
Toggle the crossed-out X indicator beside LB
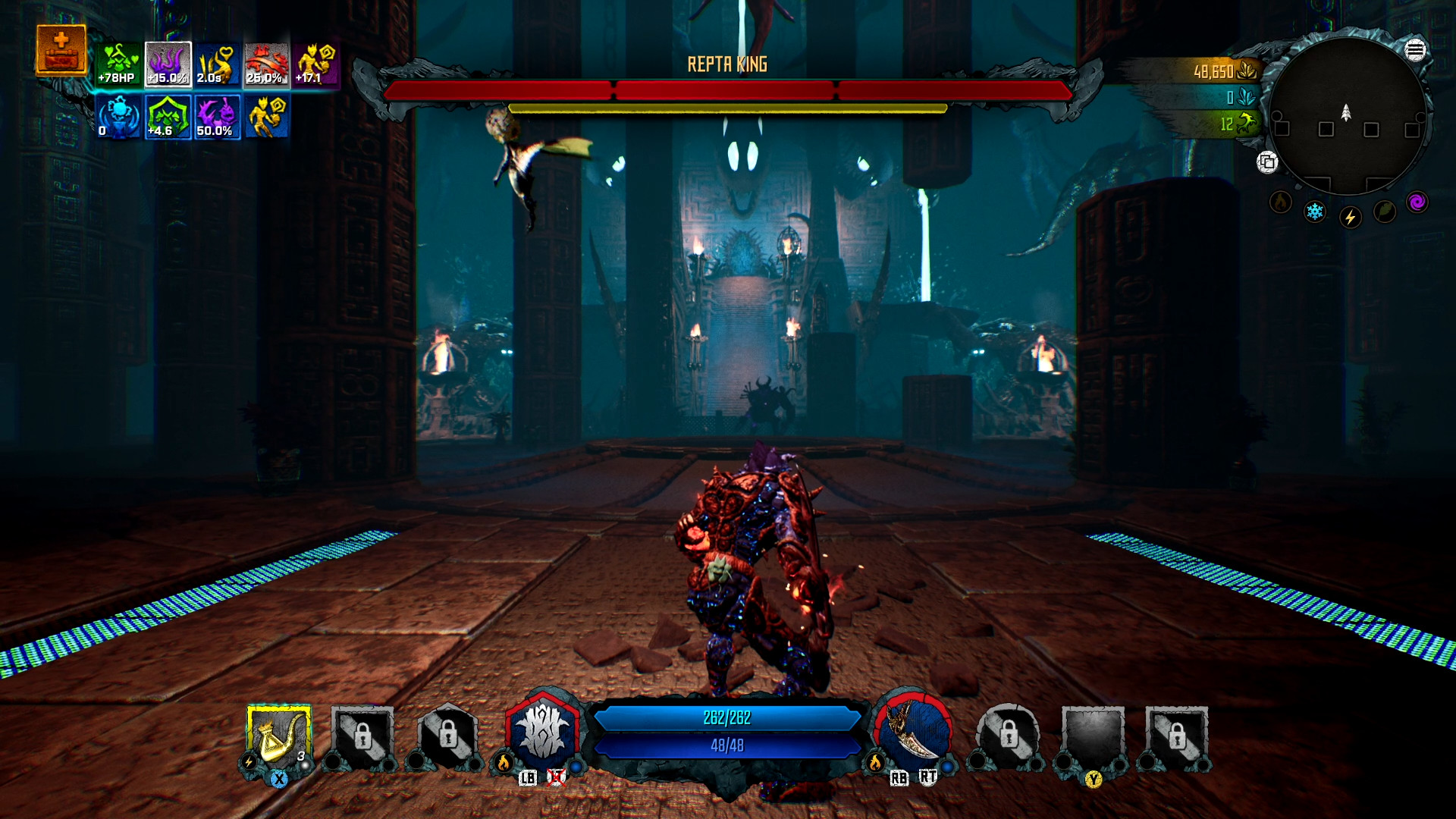557,776
